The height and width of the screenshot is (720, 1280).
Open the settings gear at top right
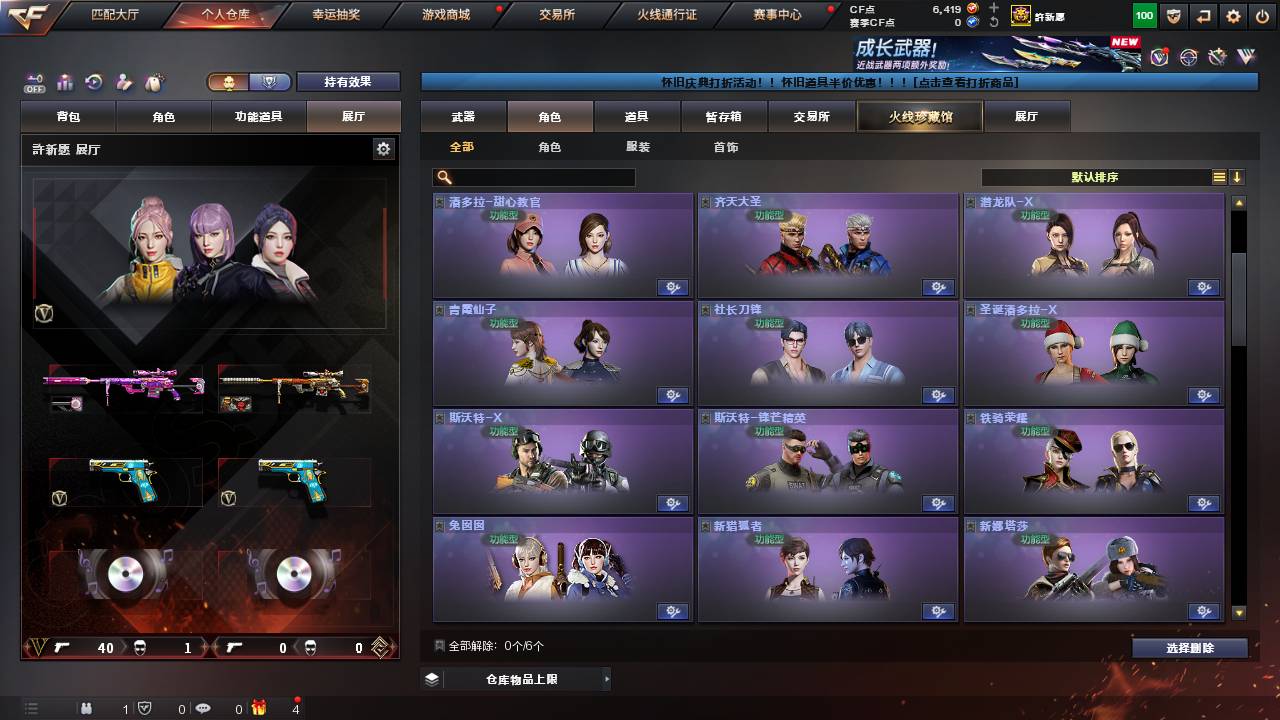[x=1232, y=15]
